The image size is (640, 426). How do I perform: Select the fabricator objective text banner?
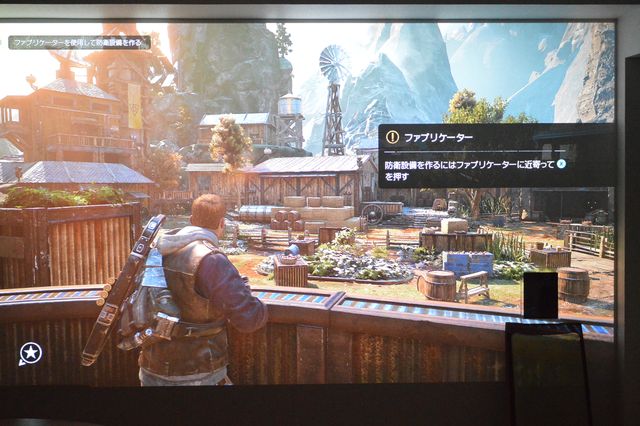click(x=79, y=43)
